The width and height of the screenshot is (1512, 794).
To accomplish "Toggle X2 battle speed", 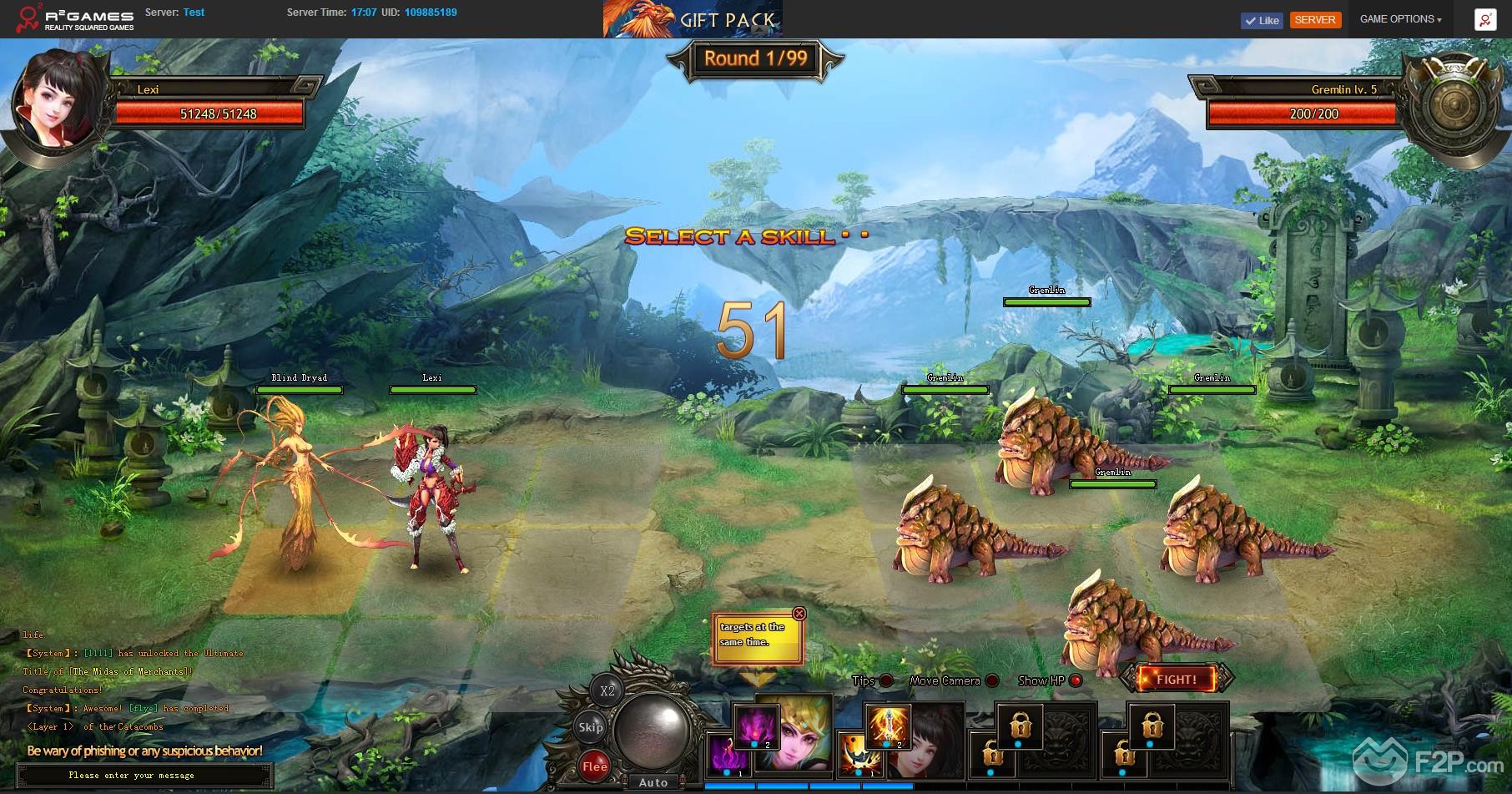I will (607, 690).
